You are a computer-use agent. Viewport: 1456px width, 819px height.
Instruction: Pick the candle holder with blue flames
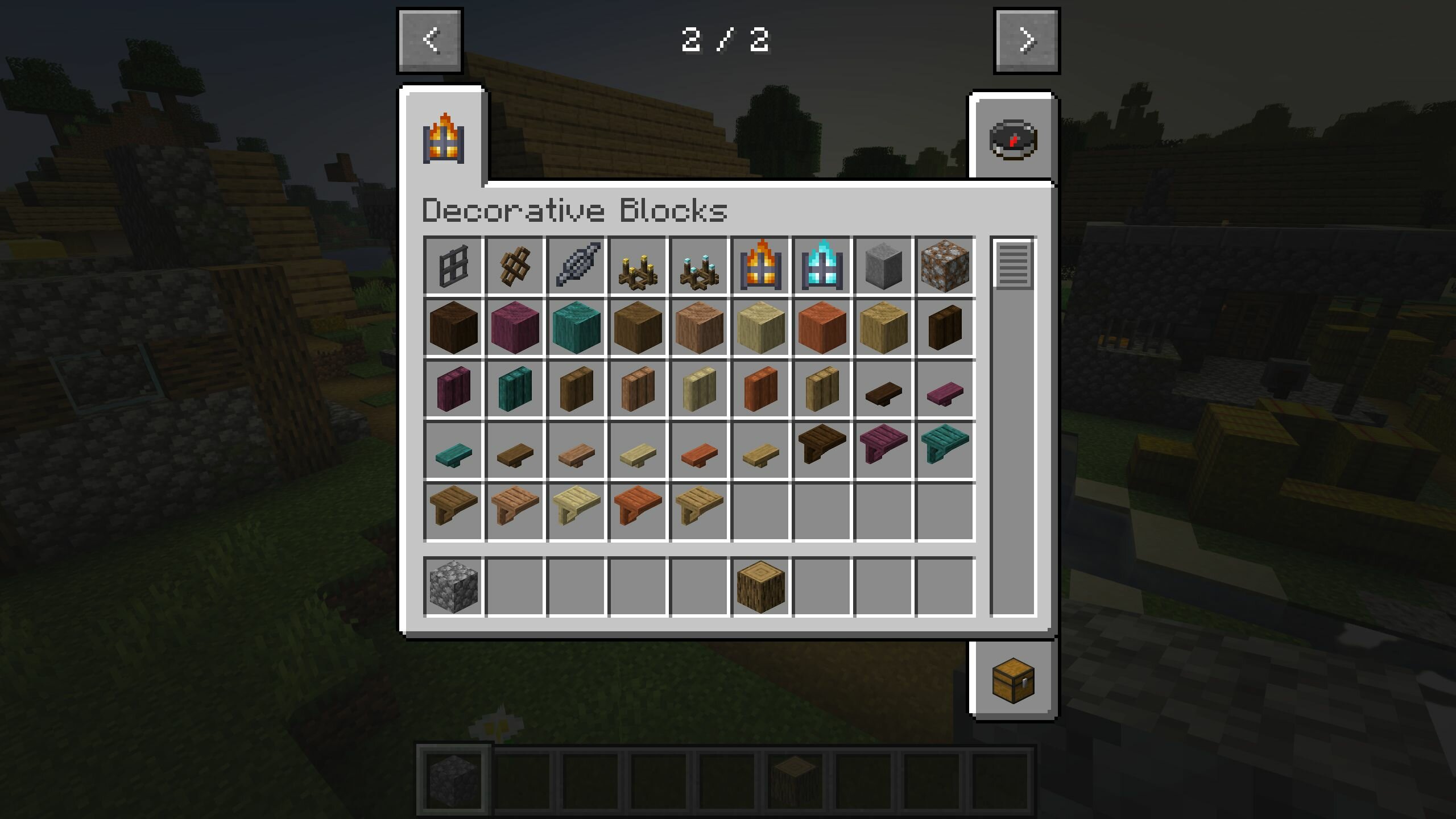pyautogui.click(x=699, y=266)
